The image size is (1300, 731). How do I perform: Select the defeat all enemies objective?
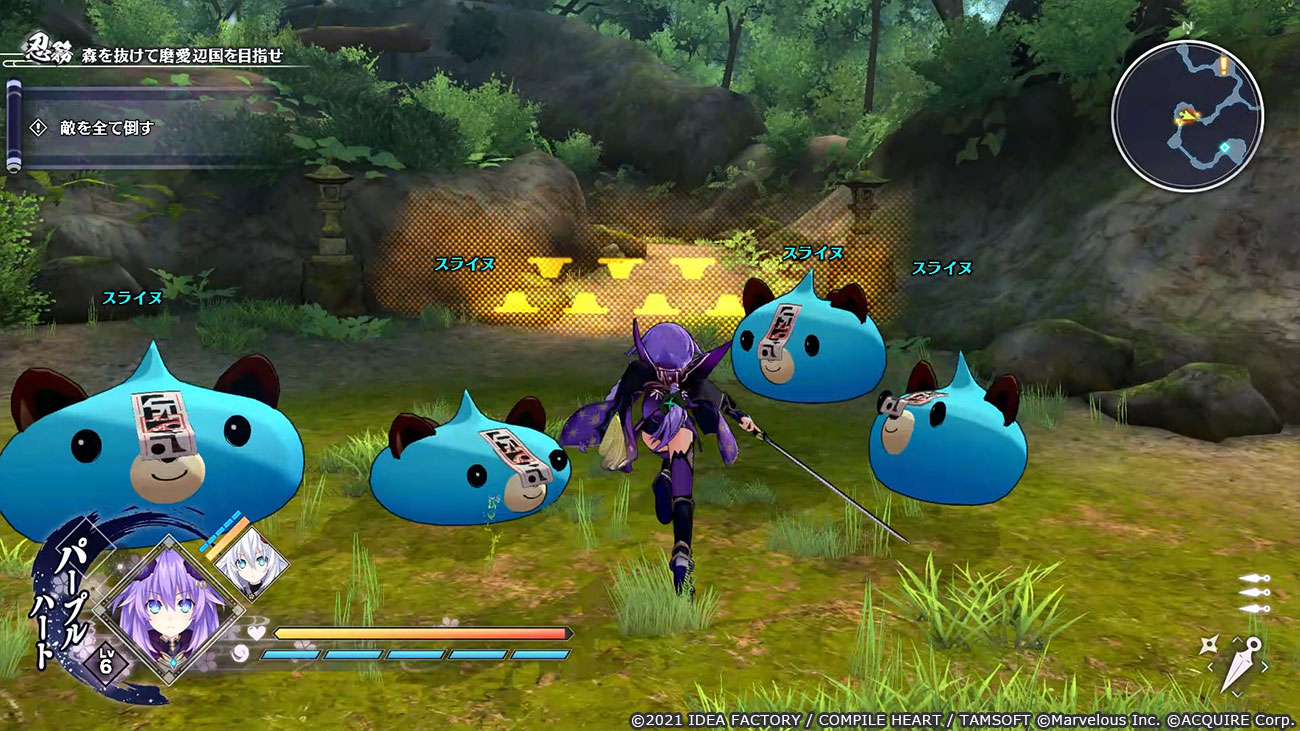tap(96, 128)
